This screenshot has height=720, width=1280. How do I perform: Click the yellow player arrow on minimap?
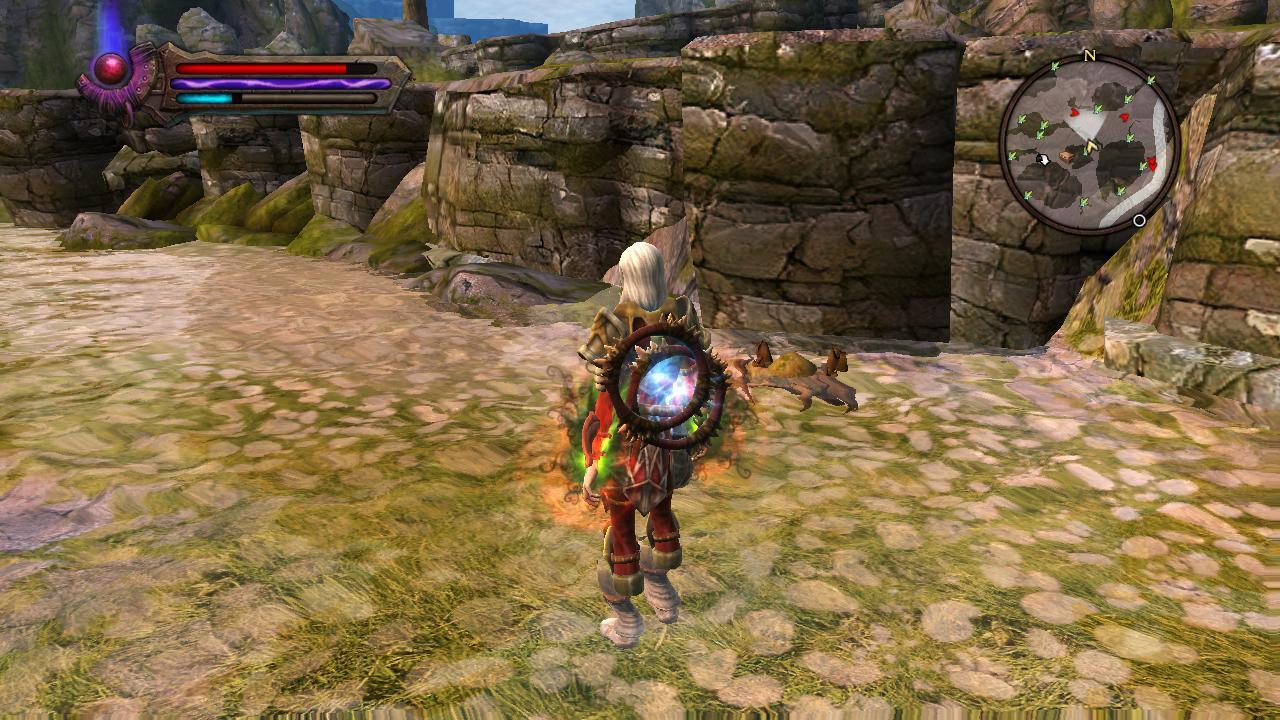(1092, 148)
